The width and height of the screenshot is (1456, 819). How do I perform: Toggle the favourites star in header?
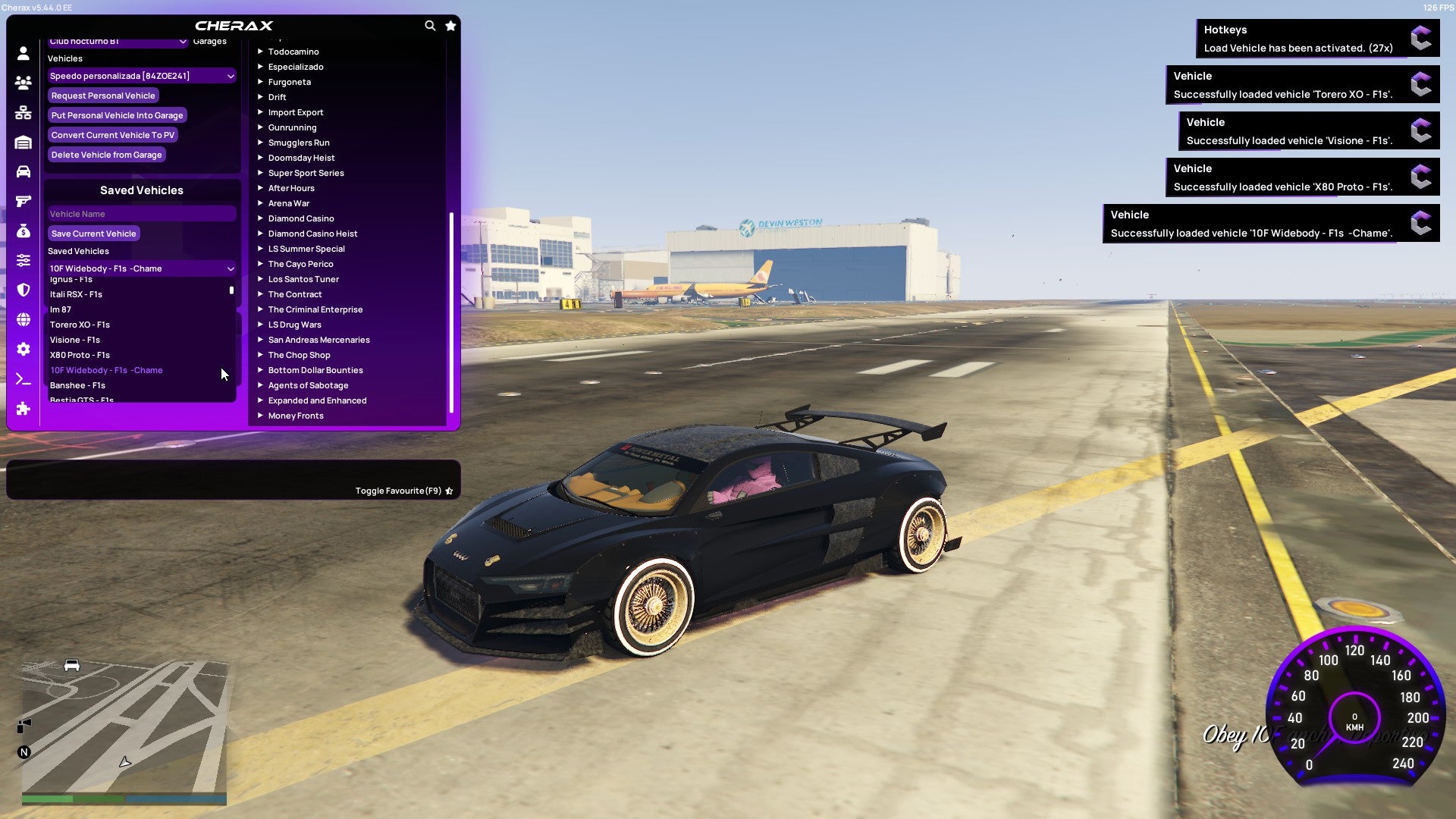[450, 25]
